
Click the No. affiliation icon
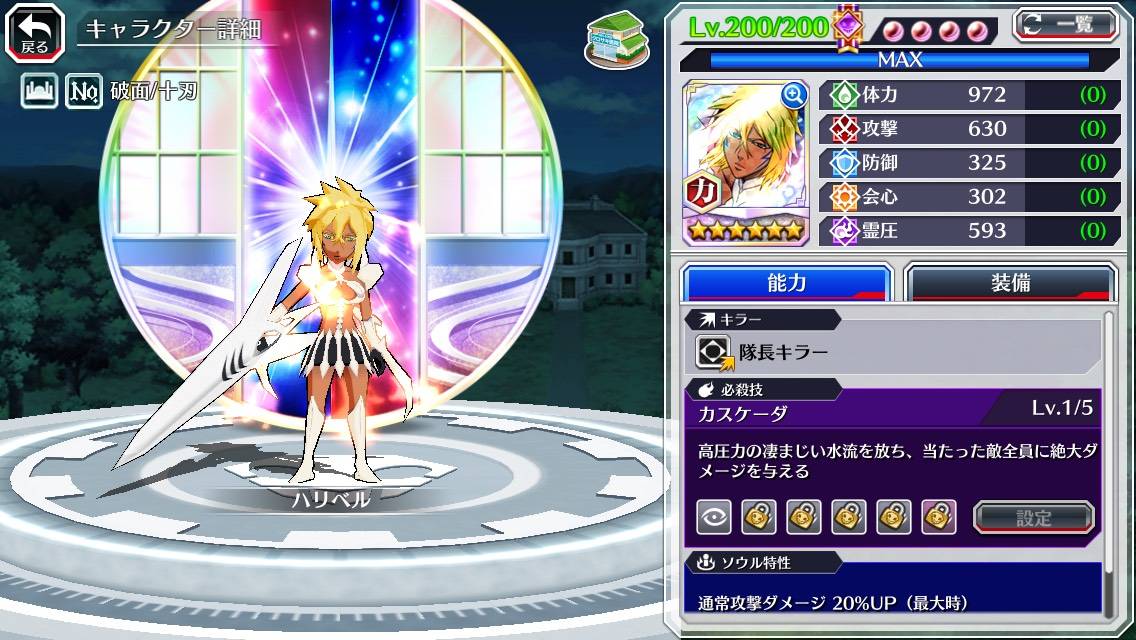coord(85,93)
